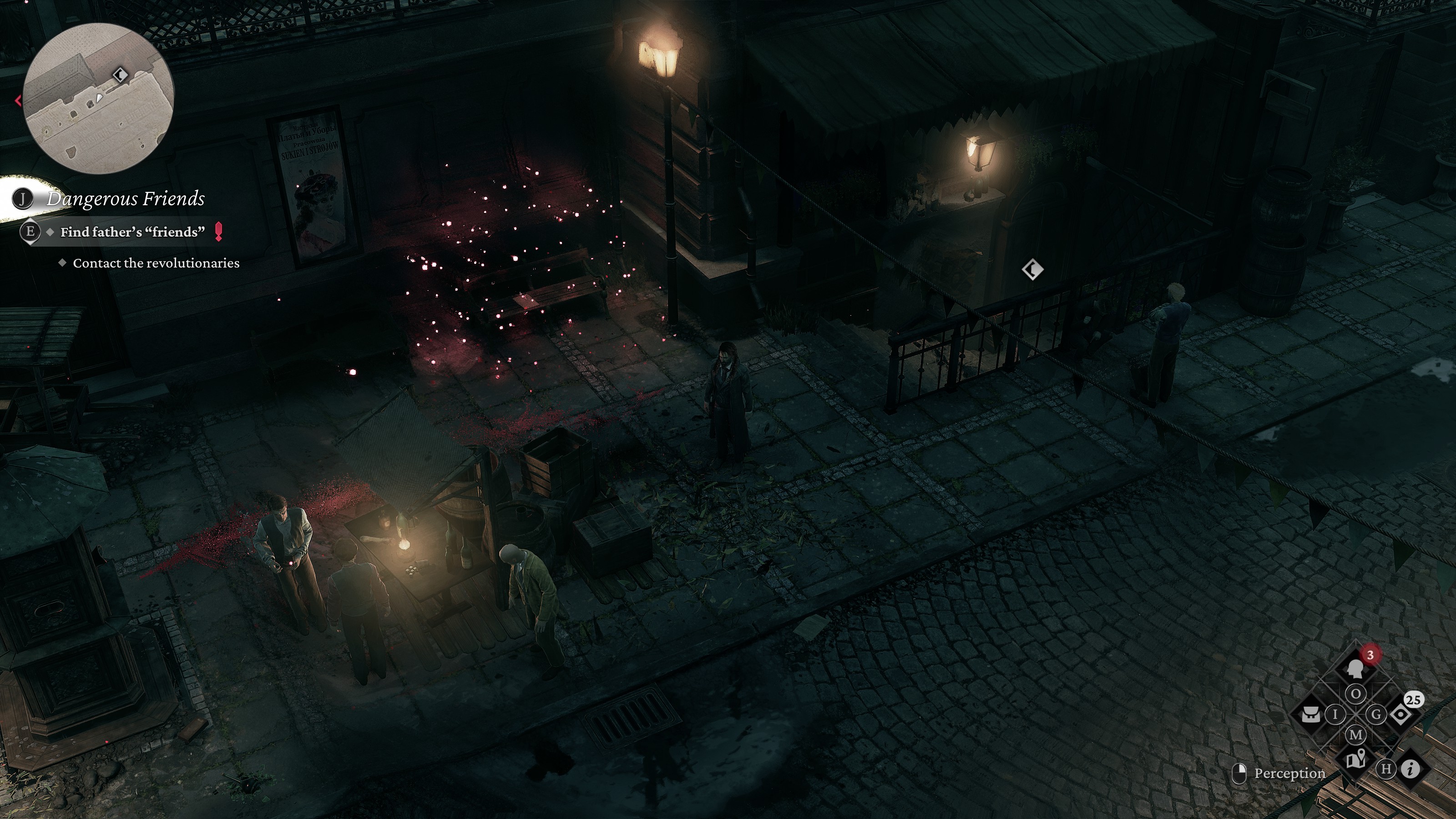Open the inventory bag icon
The height and width of the screenshot is (819, 1456).
(1311, 714)
